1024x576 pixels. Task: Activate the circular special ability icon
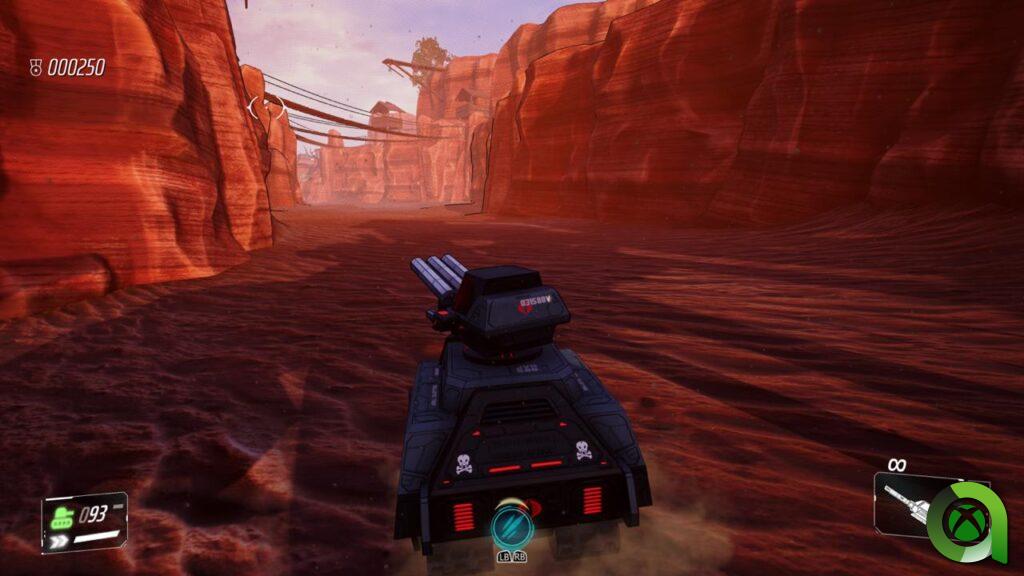pyautogui.click(x=508, y=524)
